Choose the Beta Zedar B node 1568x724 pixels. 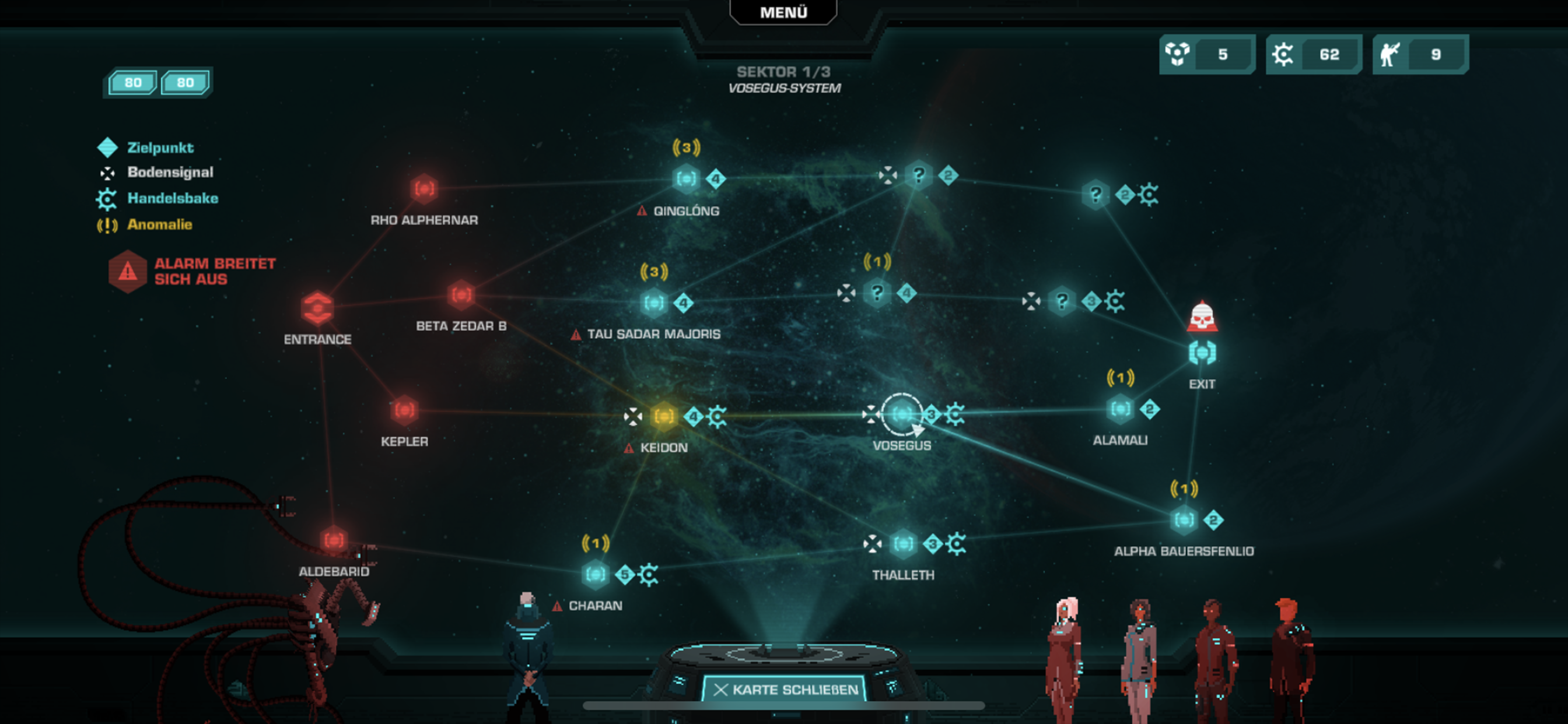[x=461, y=295]
